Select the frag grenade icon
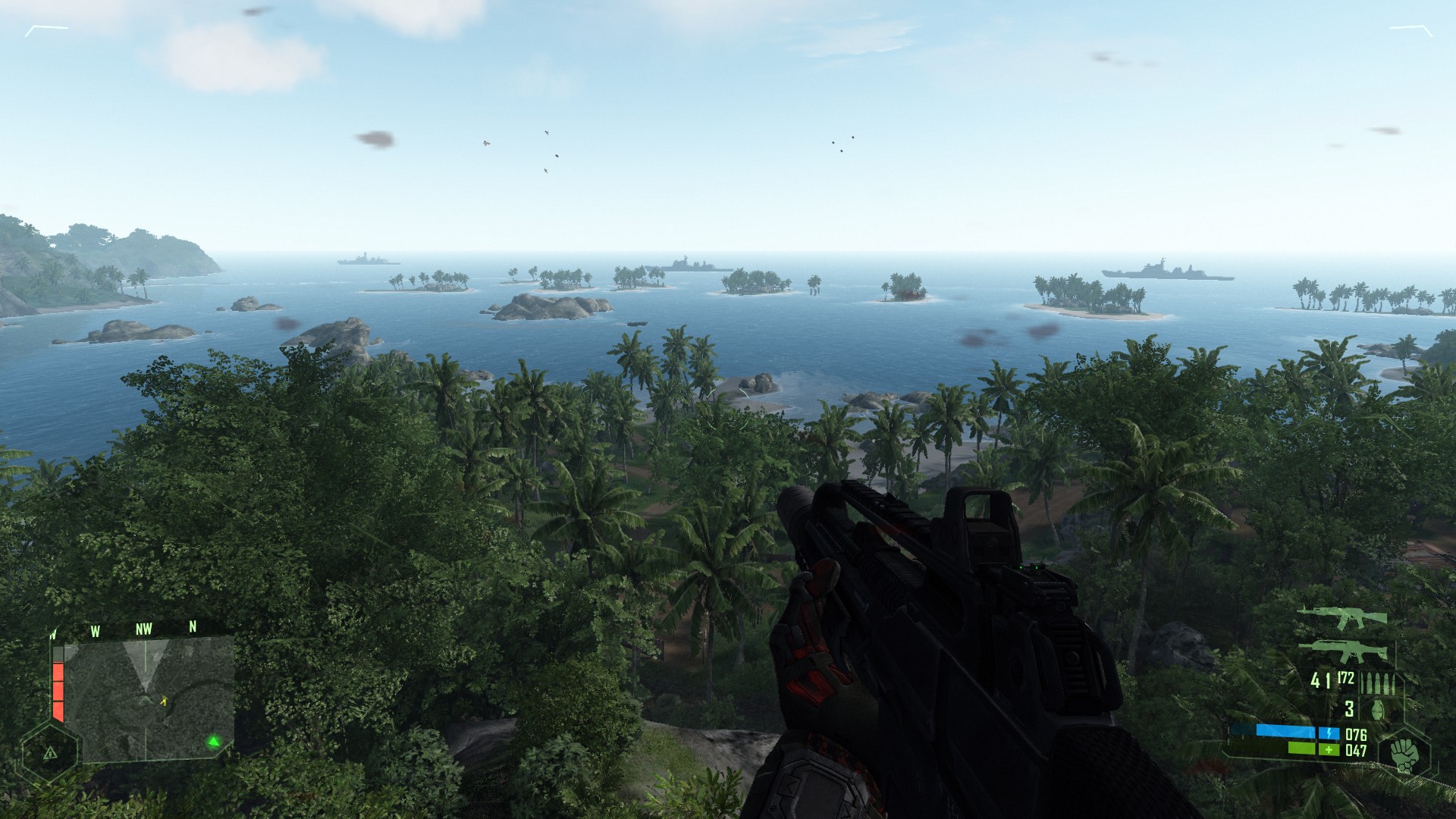The width and height of the screenshot is (1456, 819). point(1377,709)
